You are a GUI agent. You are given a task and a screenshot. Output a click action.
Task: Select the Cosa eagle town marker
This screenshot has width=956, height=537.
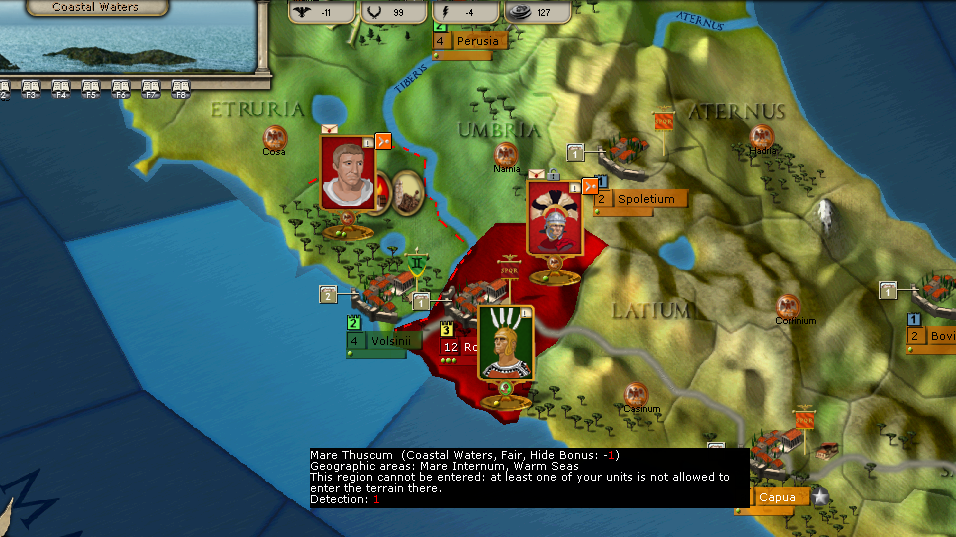point(274,138)
